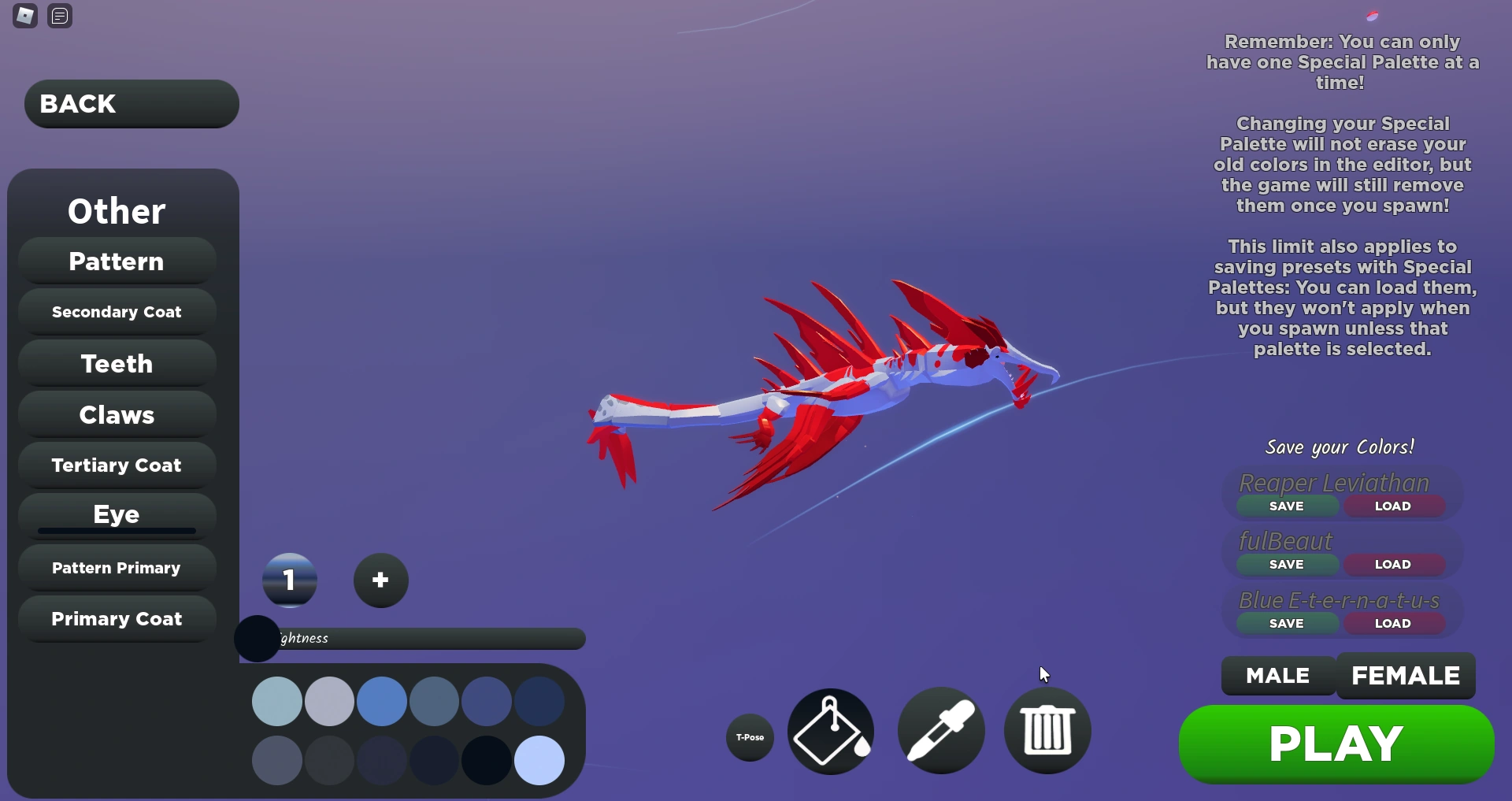Viewport: 1512px width, 801px height.
Task: Open the Pattern Primary section
Action: coord(116,567)
